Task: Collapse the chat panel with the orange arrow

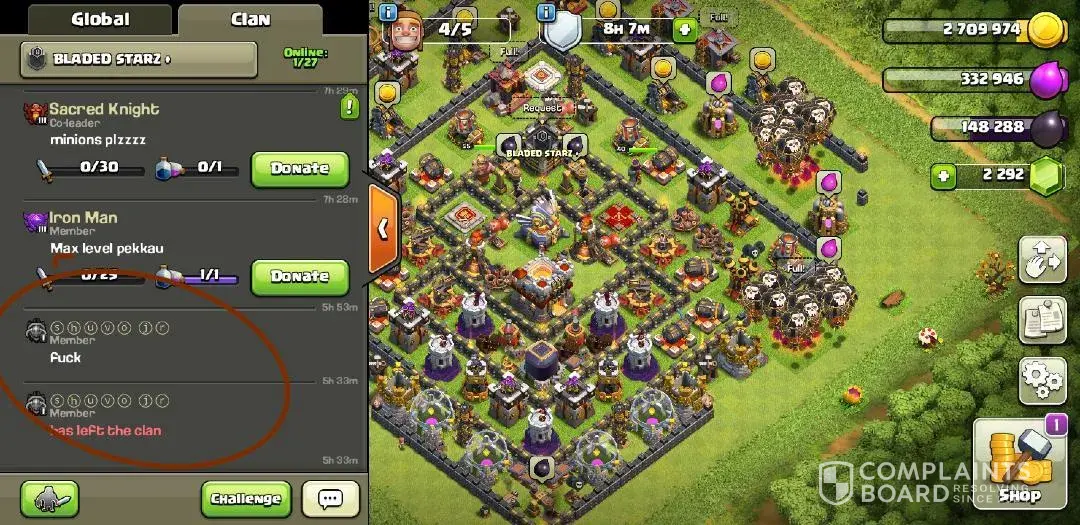Action: [383, 229]
